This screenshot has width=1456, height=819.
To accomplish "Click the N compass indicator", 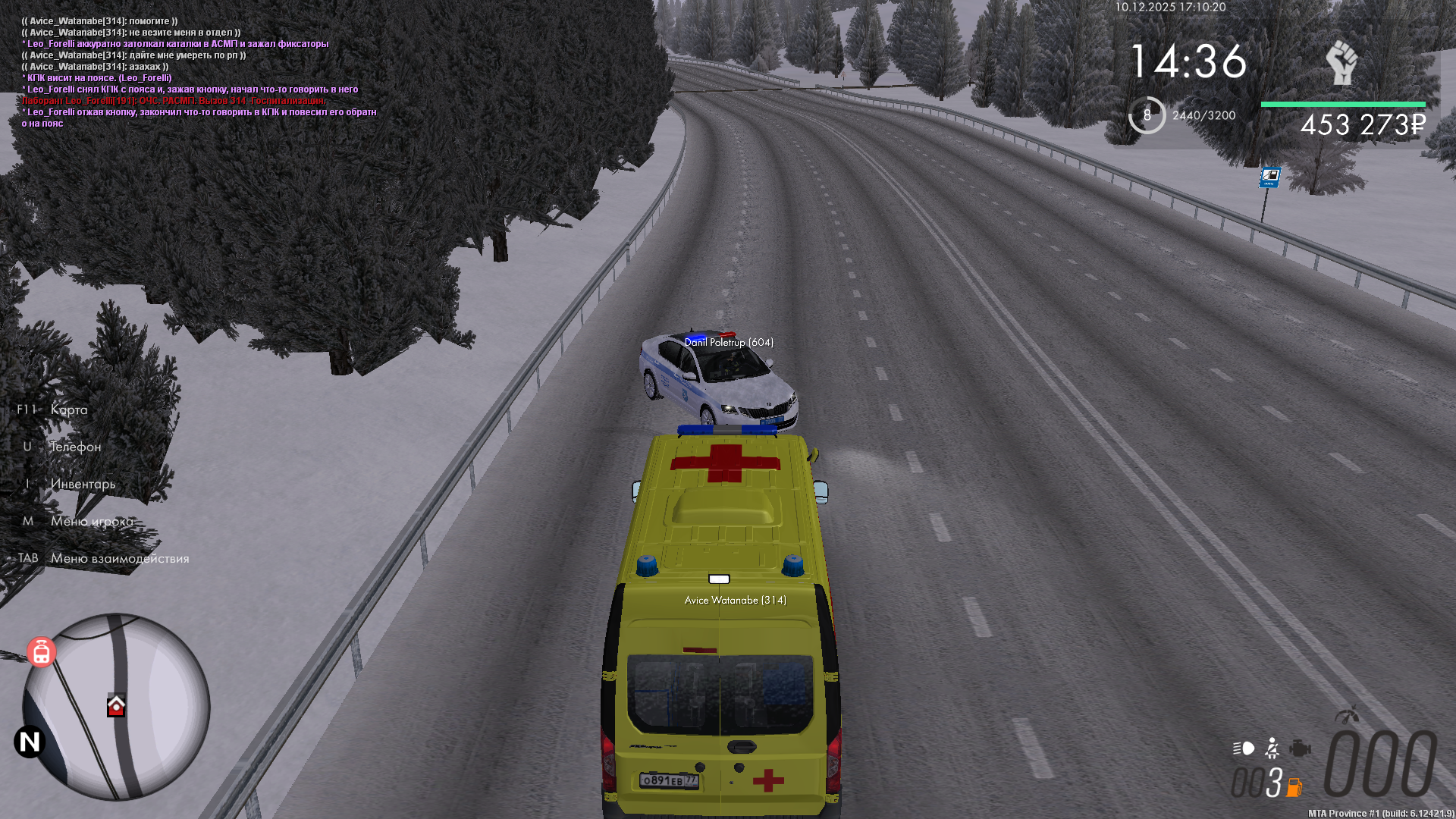I will click(x=30, y=742).
